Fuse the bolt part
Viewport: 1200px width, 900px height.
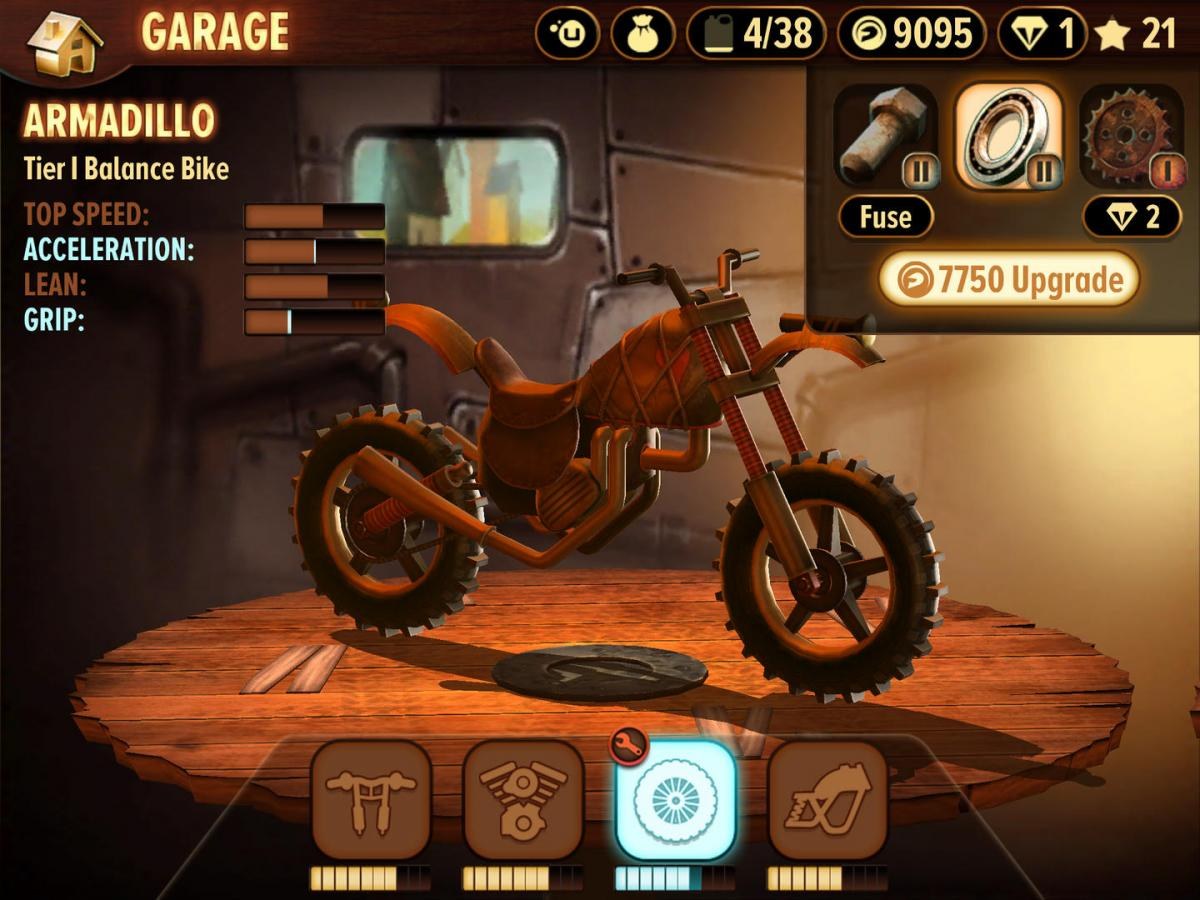click(x=885, y=217)
